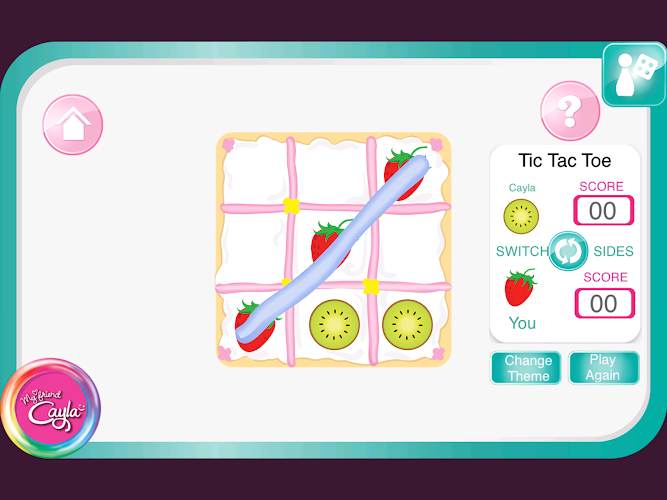667x500 pixels.
Task: Start over with Play Again
Action: click(x=603, y=368)
